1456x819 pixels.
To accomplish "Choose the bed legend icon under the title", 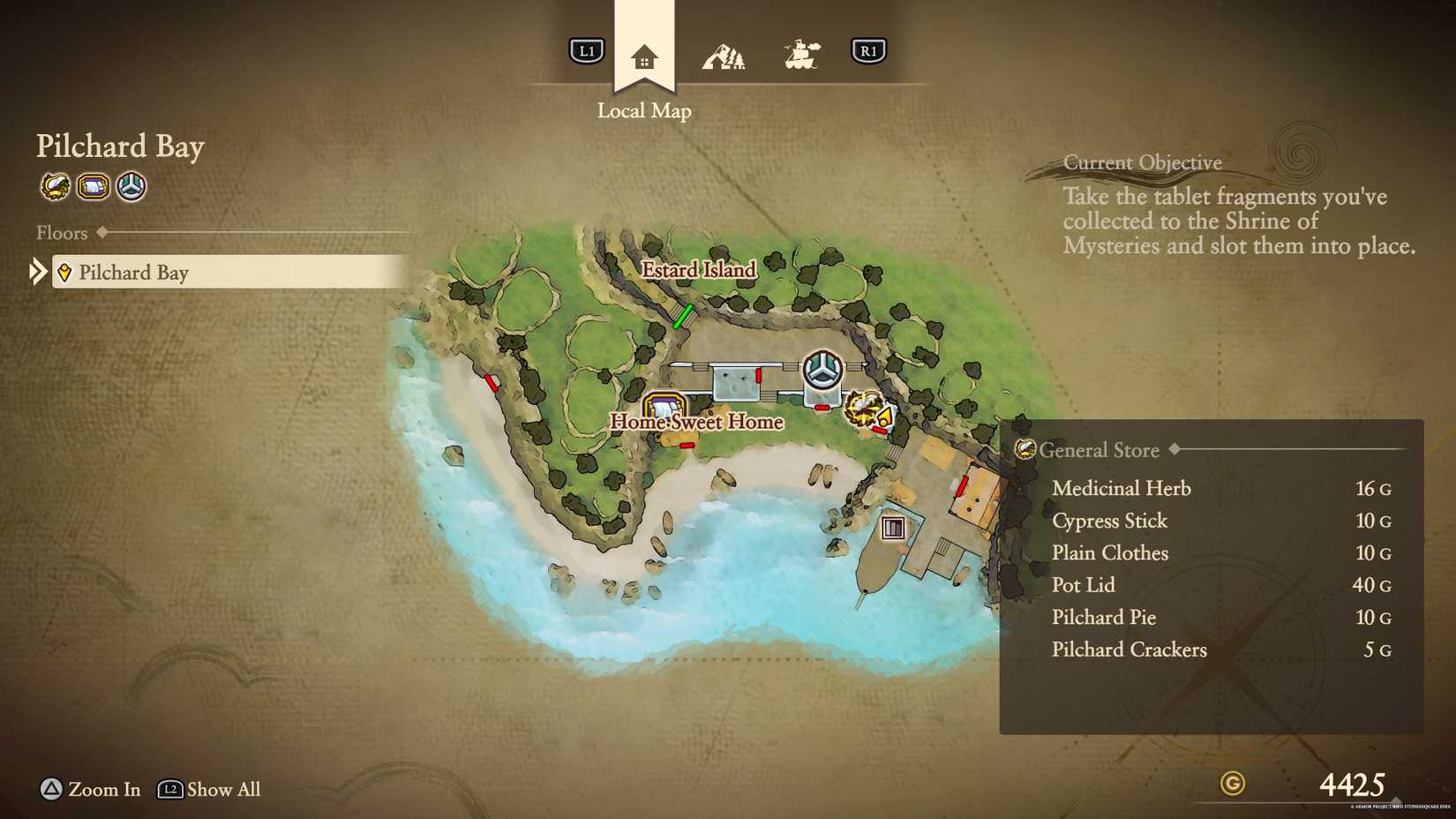I will tap(93, 186).
